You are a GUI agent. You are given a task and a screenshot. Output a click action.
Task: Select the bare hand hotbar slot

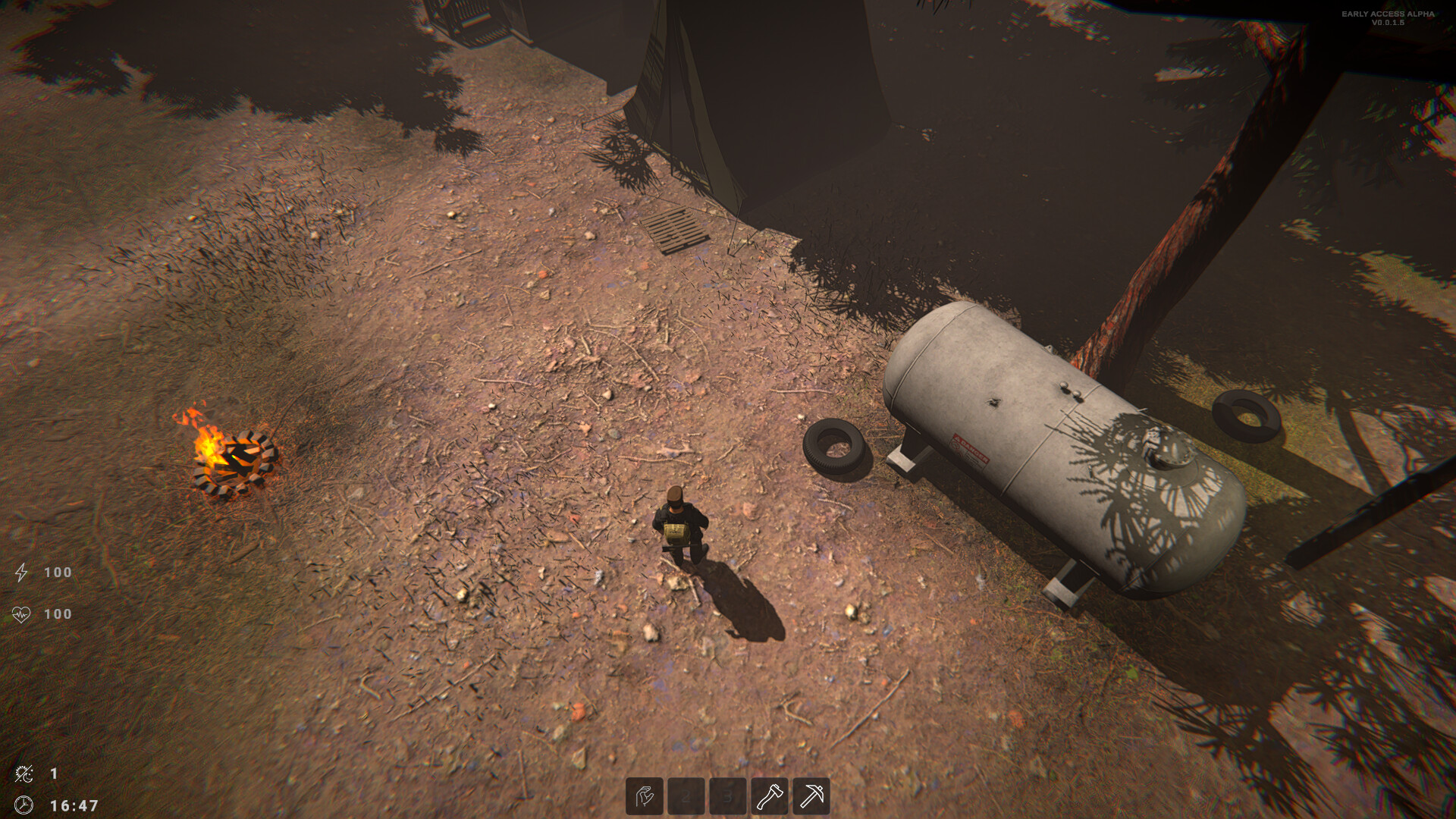pyautogui.click(x=645, y=796)
